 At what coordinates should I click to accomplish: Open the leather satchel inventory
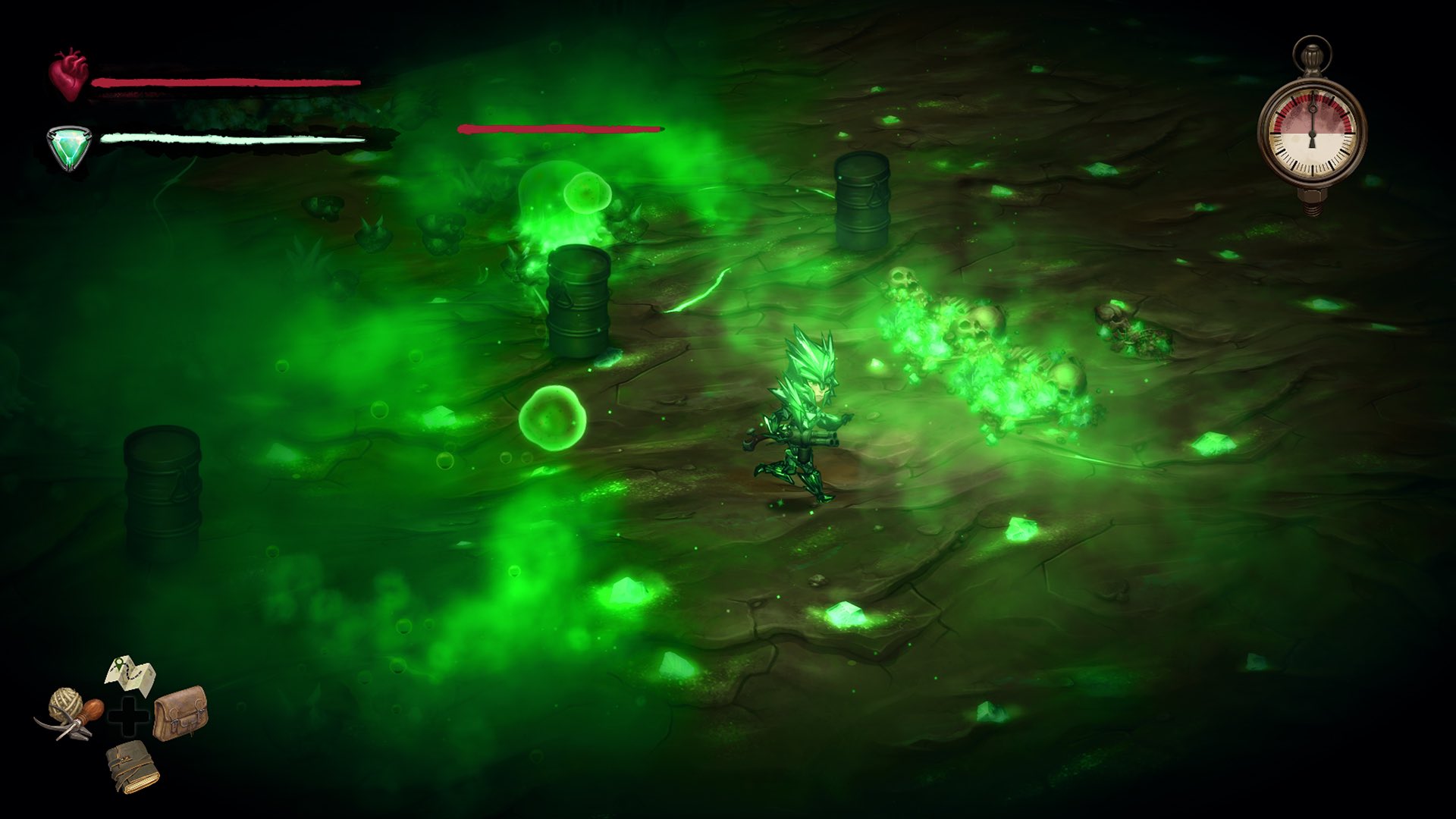[180, 712]
